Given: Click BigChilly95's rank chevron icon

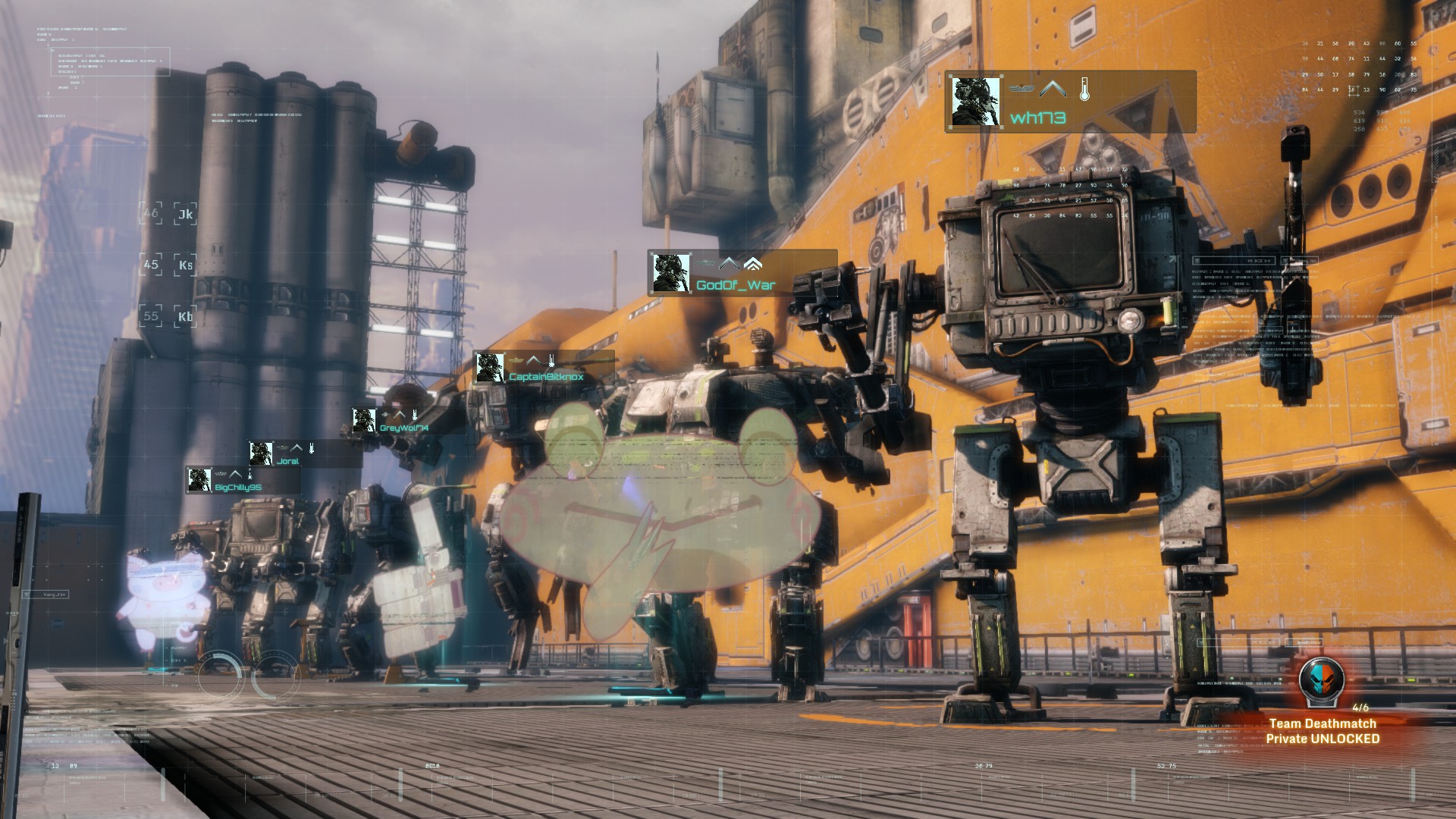Looking at the screenshot, I should pyautogui.click(x=235, y=474).
